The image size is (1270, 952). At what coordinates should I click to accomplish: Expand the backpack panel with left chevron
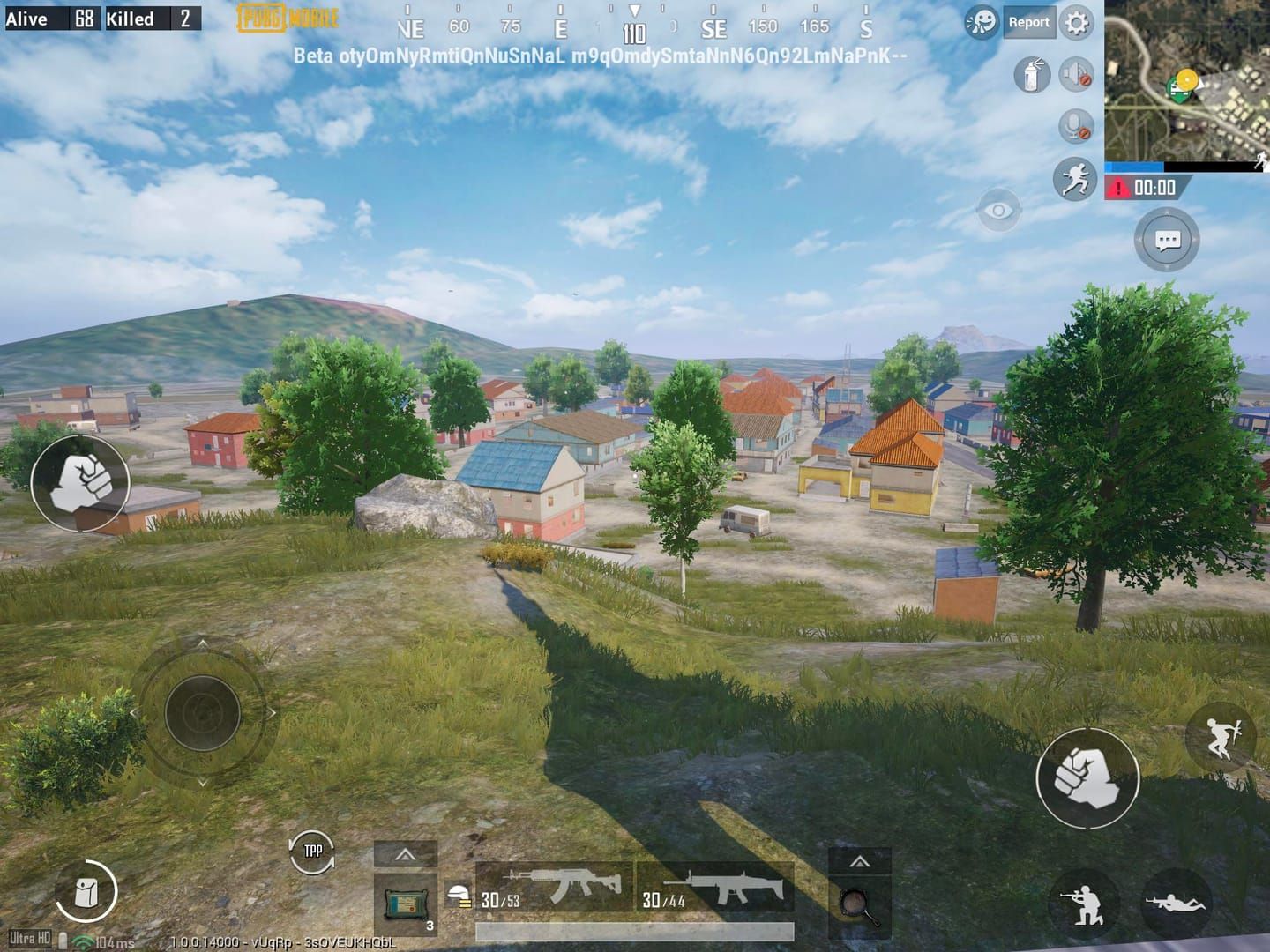click(x=406, y=853)
